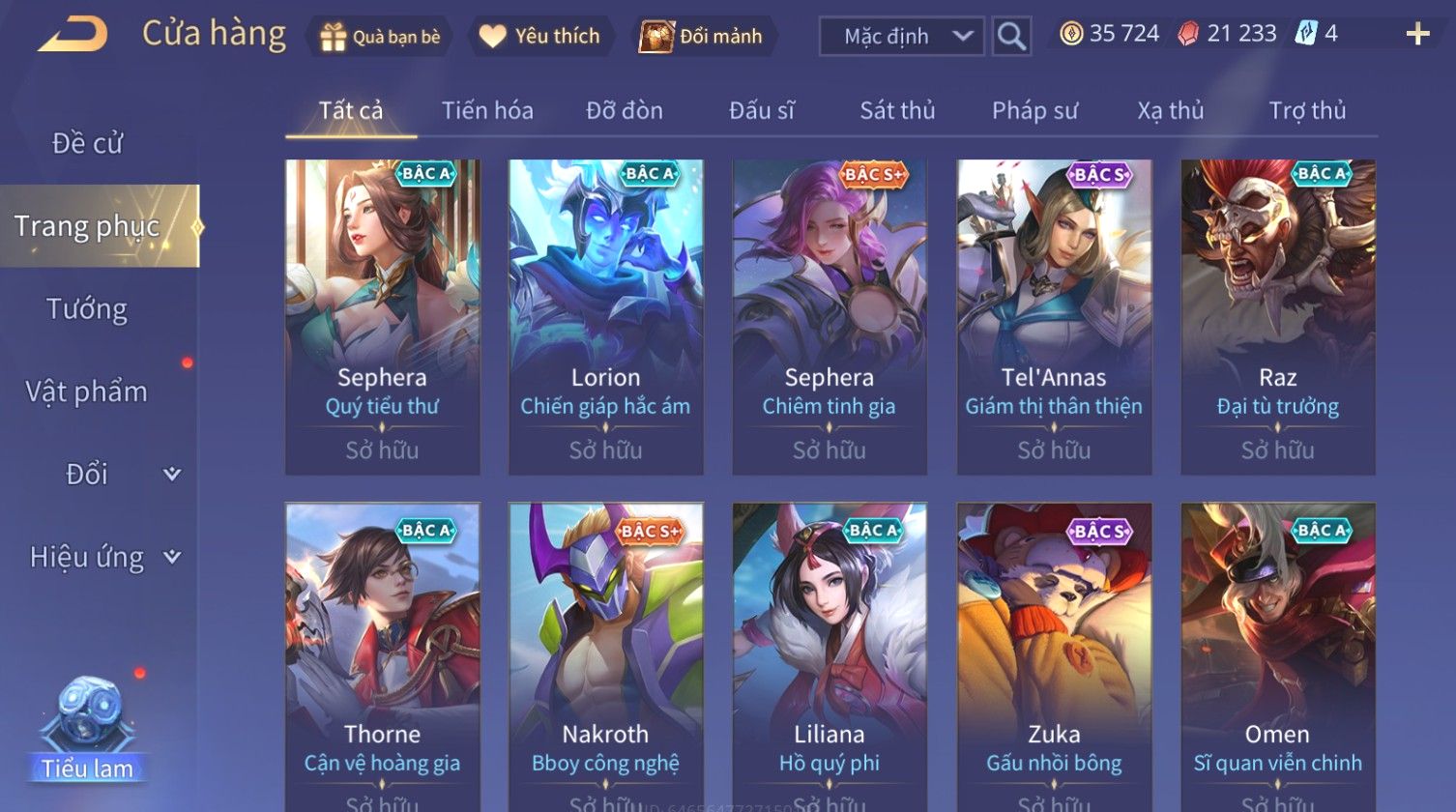Expand the Mặc định sort dropdown
Screen dimensions: 1456x812
(901, 37)
